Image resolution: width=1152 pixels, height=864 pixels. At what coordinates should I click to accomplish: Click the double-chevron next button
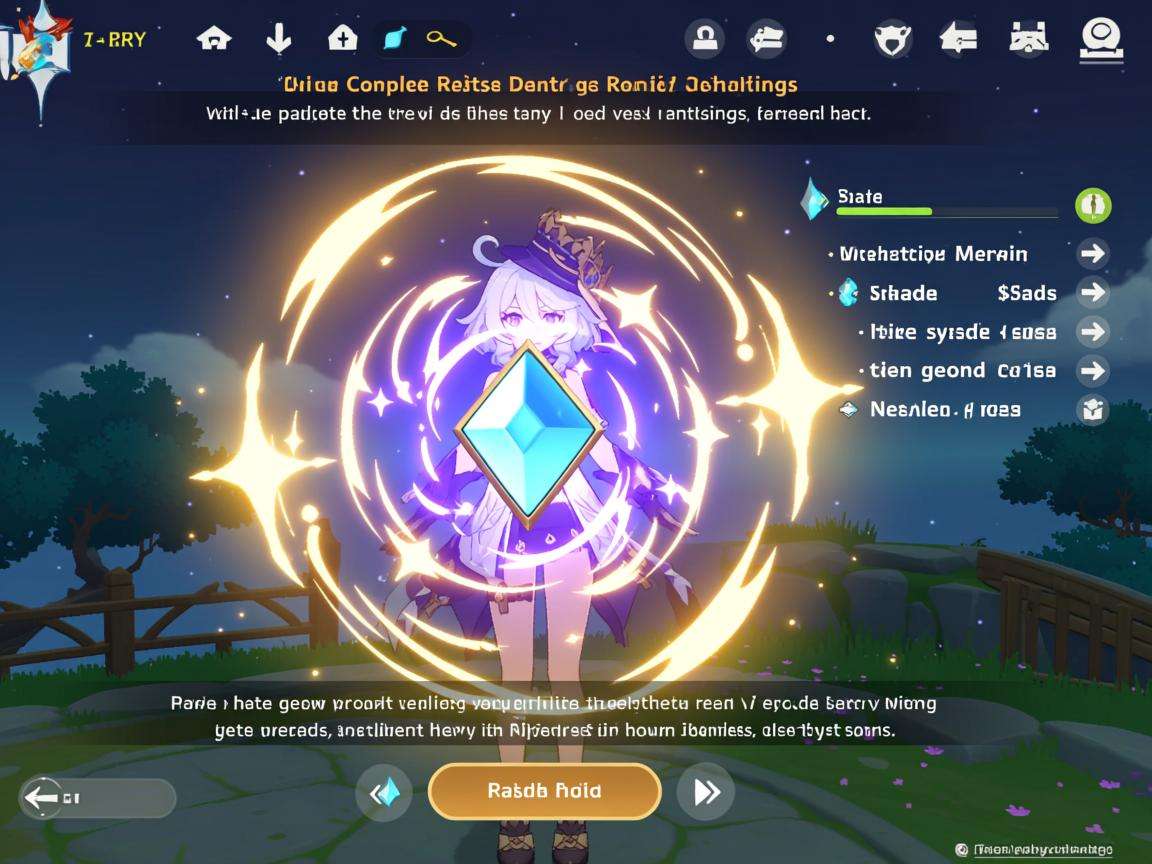(706, 793)
